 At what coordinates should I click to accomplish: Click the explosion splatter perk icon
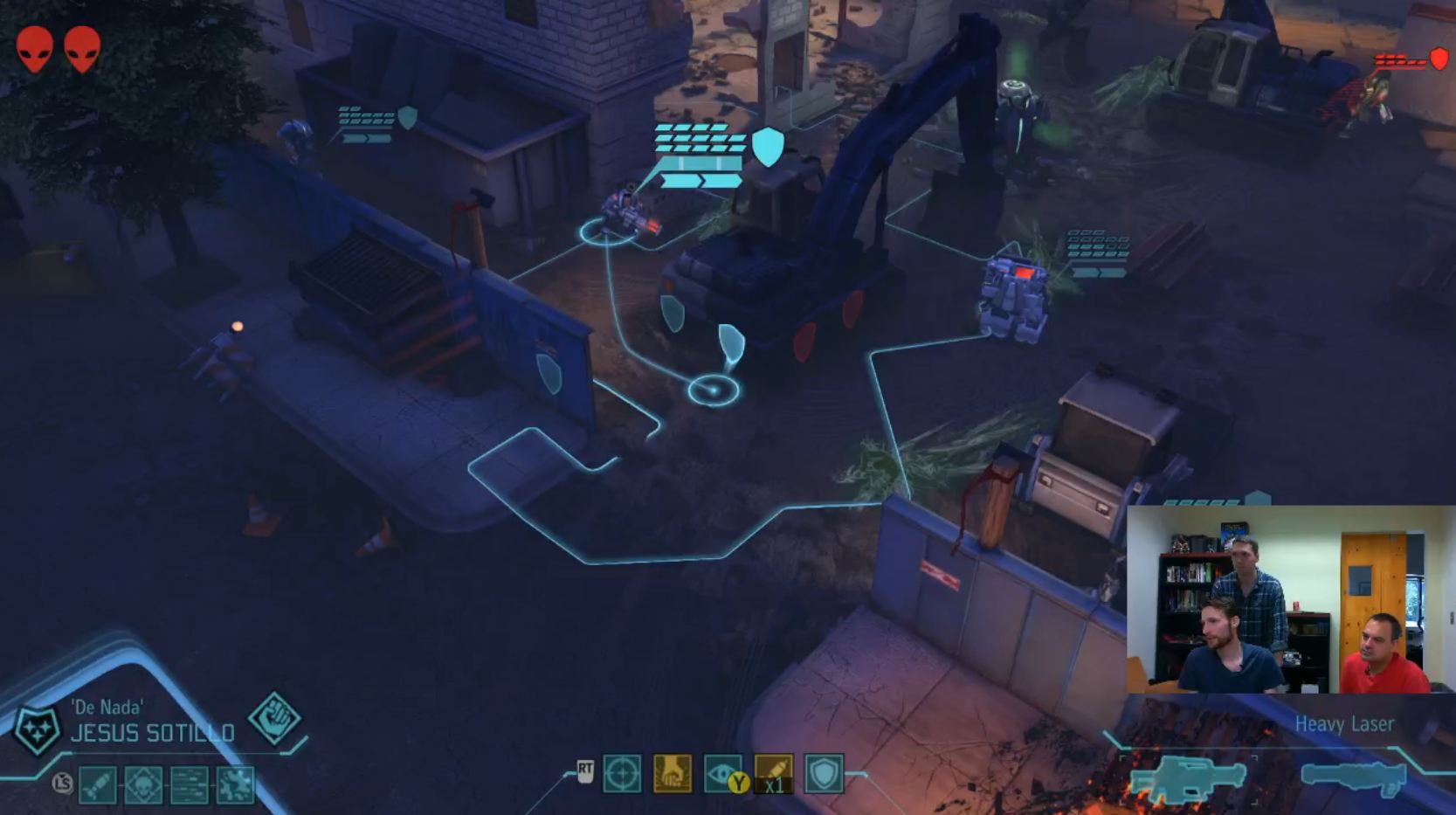tap(235, 784)
